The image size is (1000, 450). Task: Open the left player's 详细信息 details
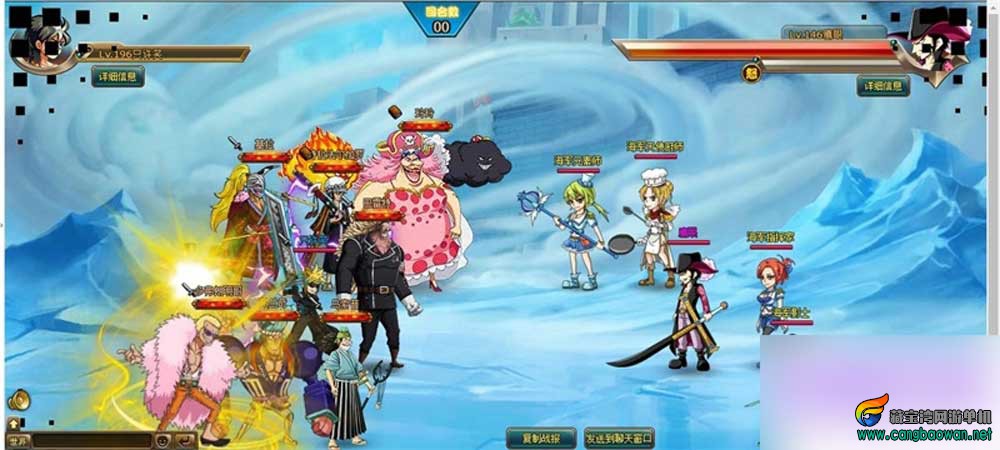pyautogui.click(x=118, y=76)
